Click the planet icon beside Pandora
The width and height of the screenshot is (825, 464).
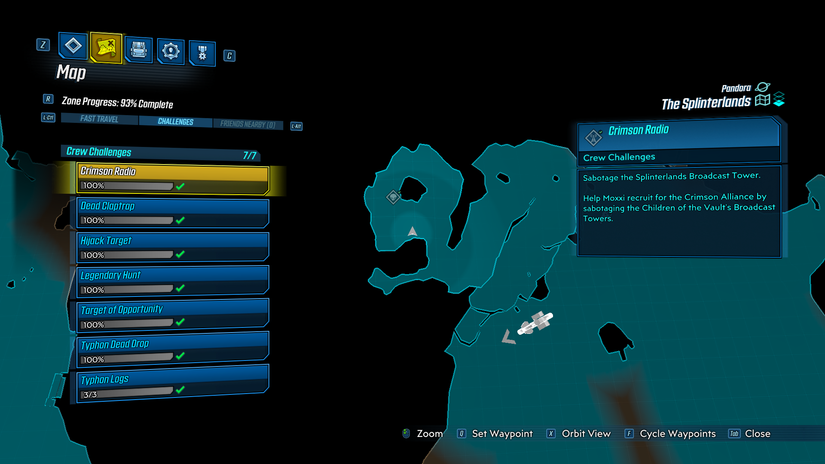click(x=765, y=88)
